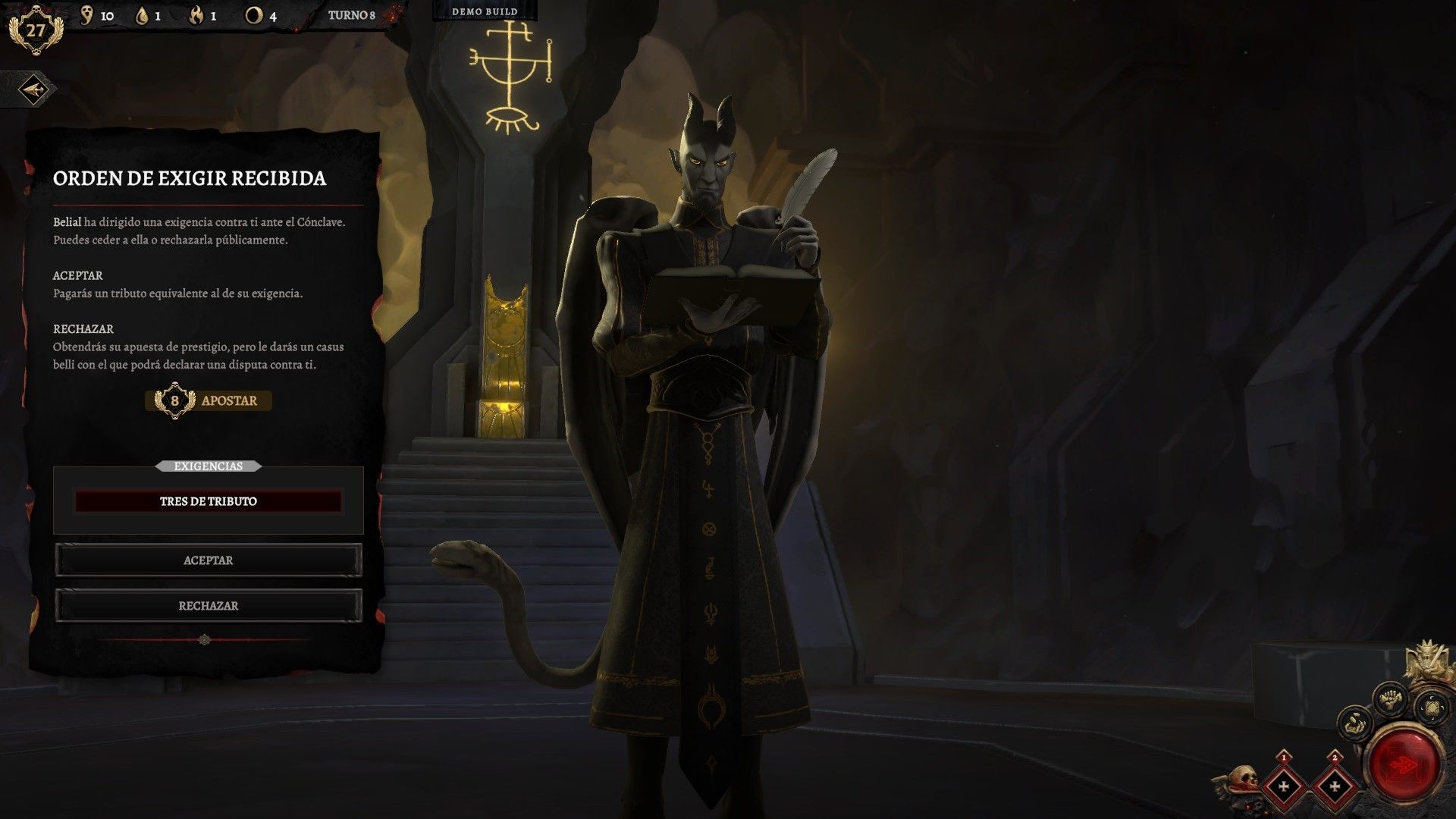Open the prestige laurel badge showing 27
The height and width of the screenshot is (819, 1456).
[x=35, y=31]
